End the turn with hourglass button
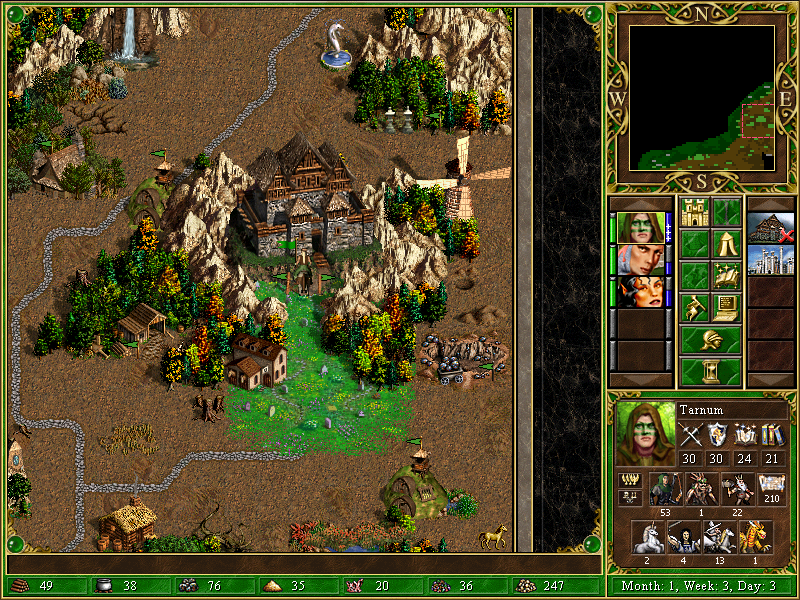This screenshot has width=800, height=600. pos(710,372)
